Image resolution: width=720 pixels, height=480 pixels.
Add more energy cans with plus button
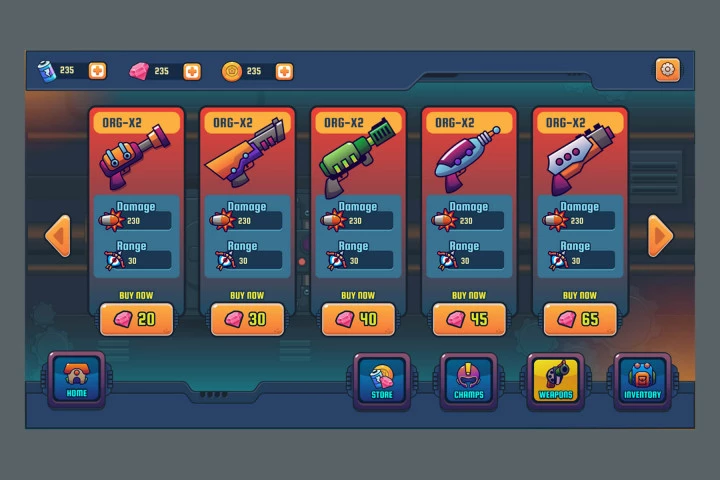(97, 71)
